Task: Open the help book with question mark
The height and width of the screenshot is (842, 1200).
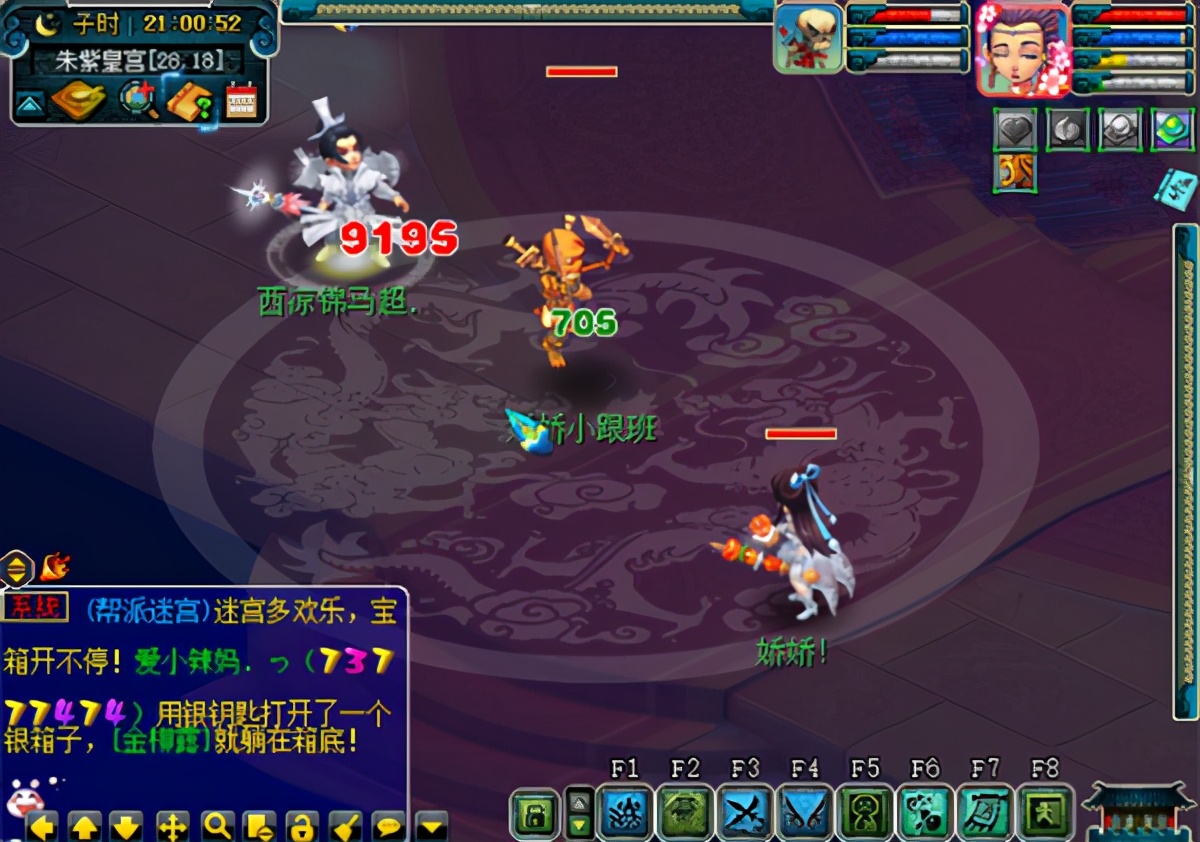Action: (x=190, y=100)
